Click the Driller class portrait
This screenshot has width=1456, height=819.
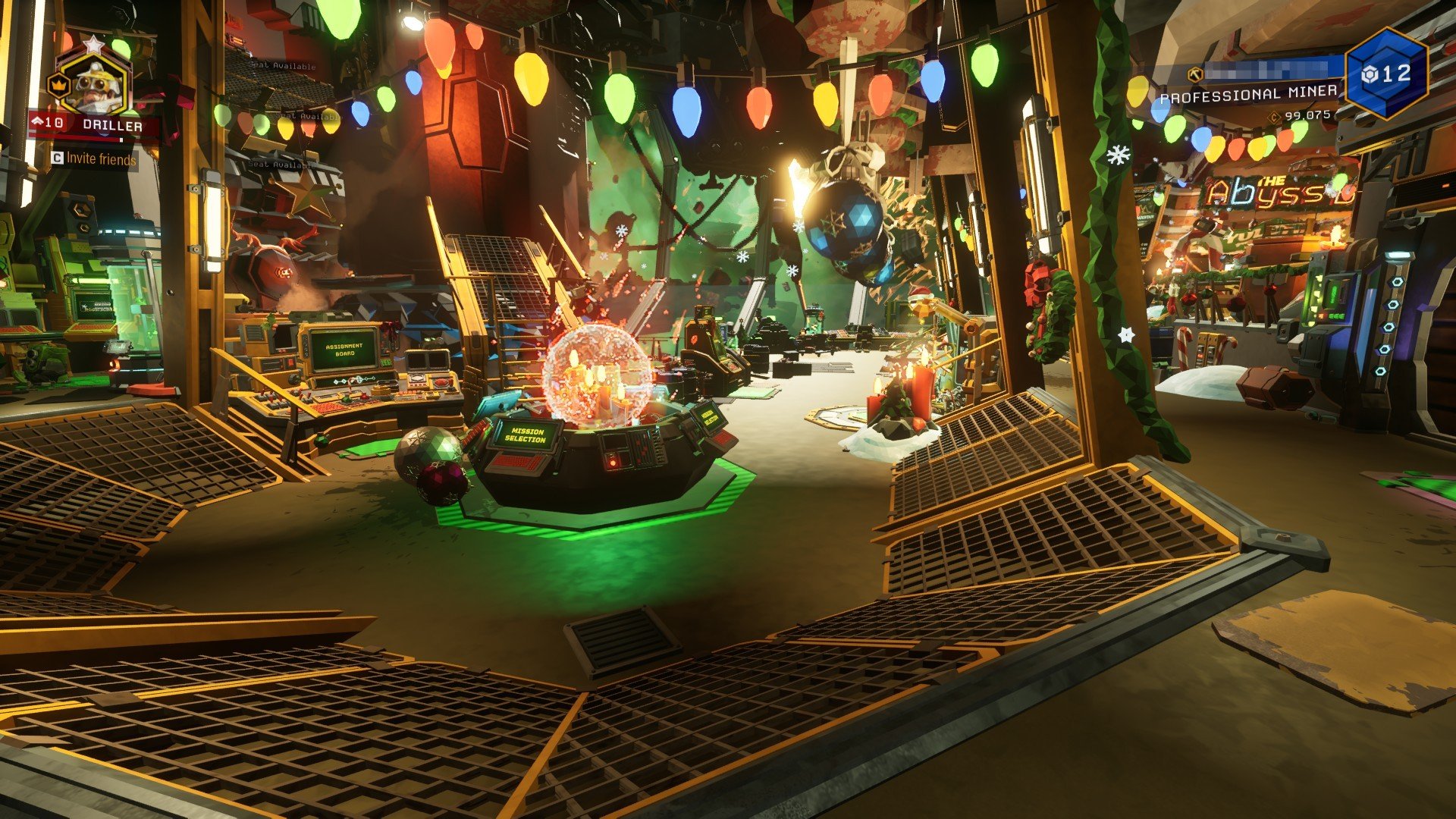point(94,83)
